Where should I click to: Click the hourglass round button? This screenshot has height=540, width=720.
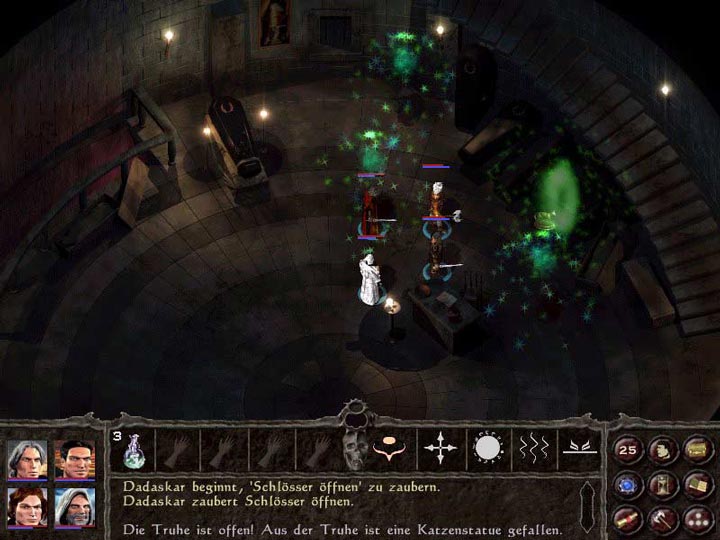click(x=662, y=486)
